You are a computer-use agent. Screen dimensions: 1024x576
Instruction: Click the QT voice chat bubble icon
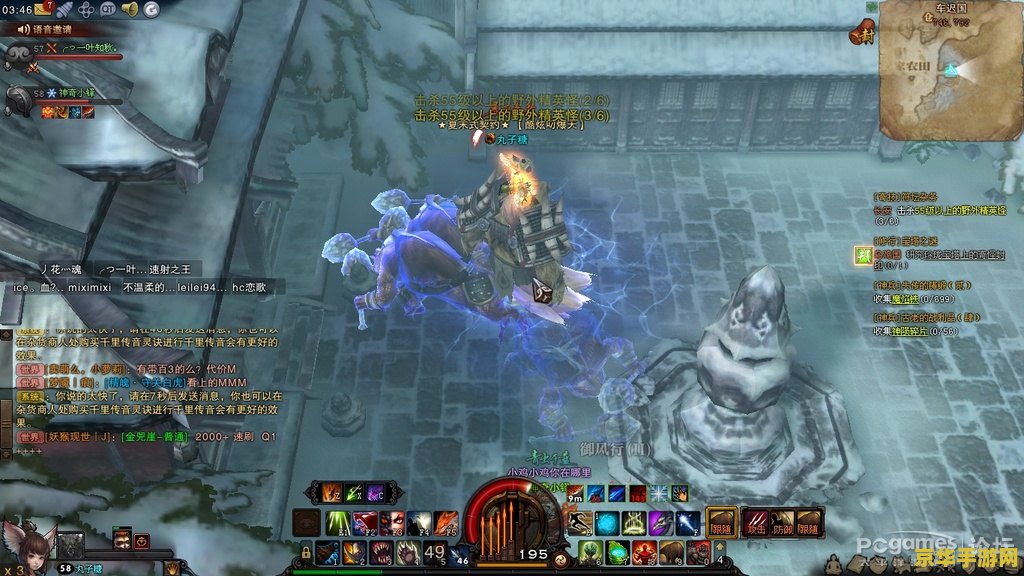pyautogui.click(x=108, y=9)
